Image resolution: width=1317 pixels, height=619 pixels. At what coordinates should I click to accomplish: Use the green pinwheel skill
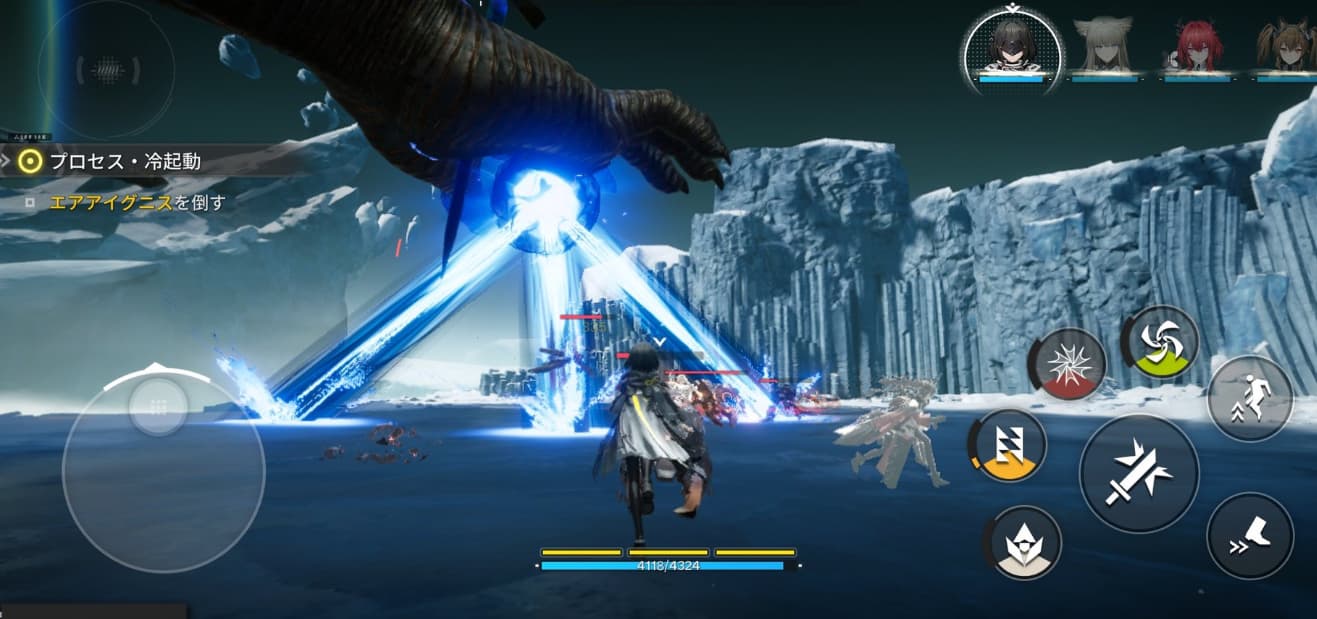(1162, 343)
